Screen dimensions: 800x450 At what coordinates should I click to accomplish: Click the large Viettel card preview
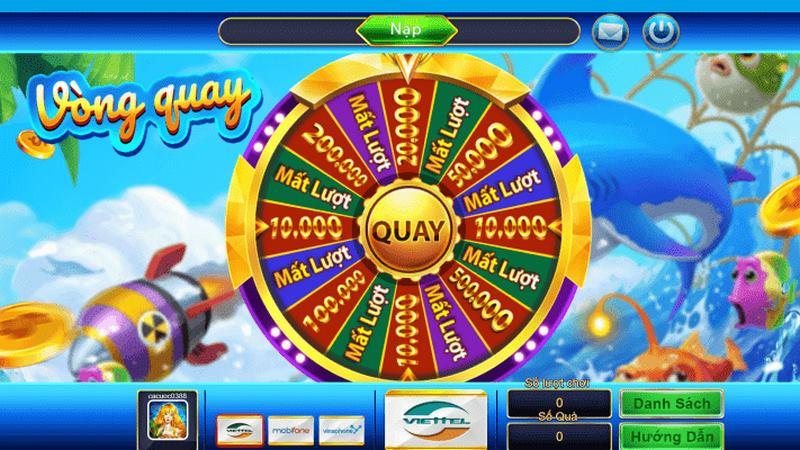tap(436, 419)
